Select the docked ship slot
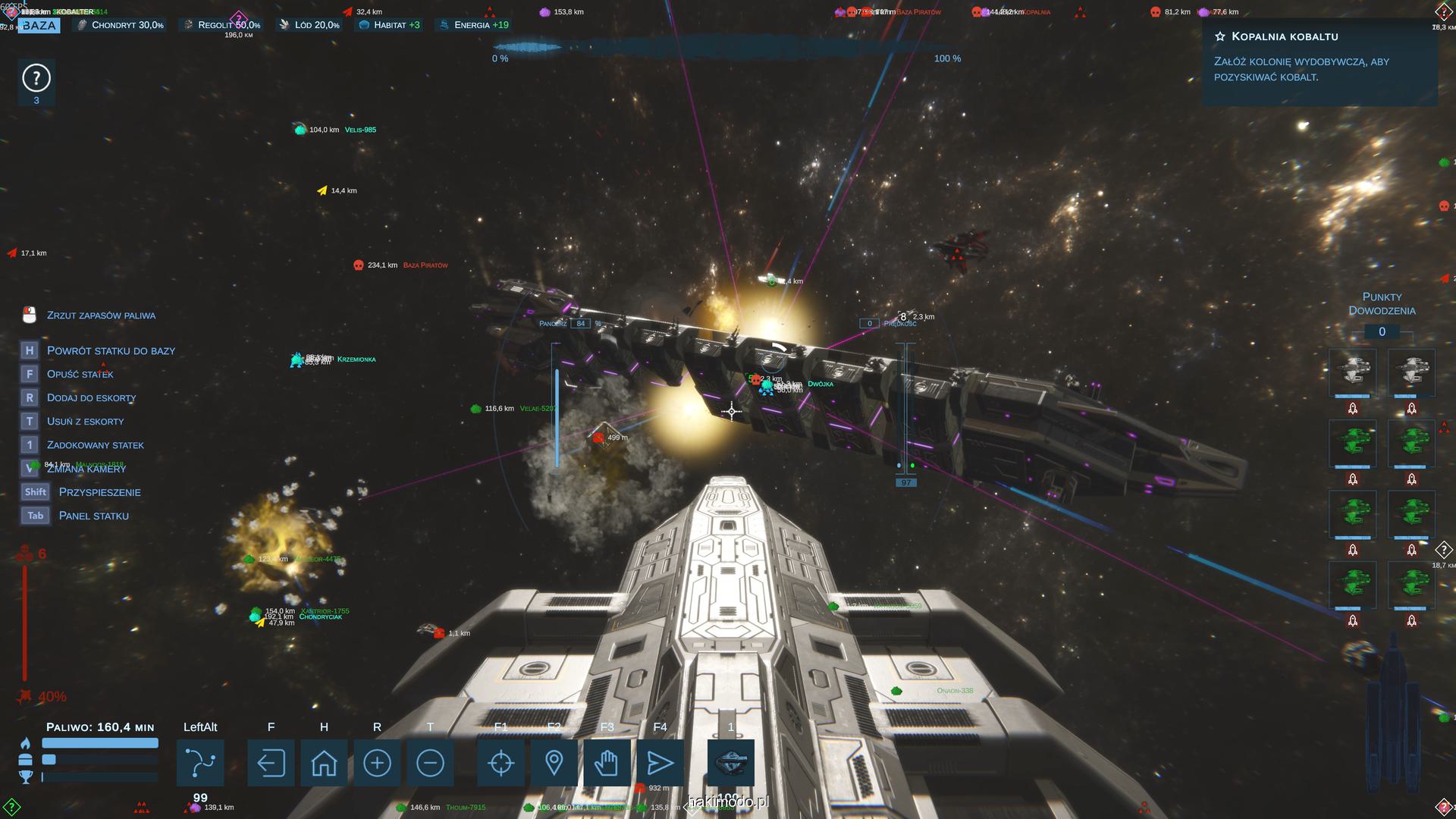Image resolution: width=1456 pixels, height=819 pixels. pos(730,763)
